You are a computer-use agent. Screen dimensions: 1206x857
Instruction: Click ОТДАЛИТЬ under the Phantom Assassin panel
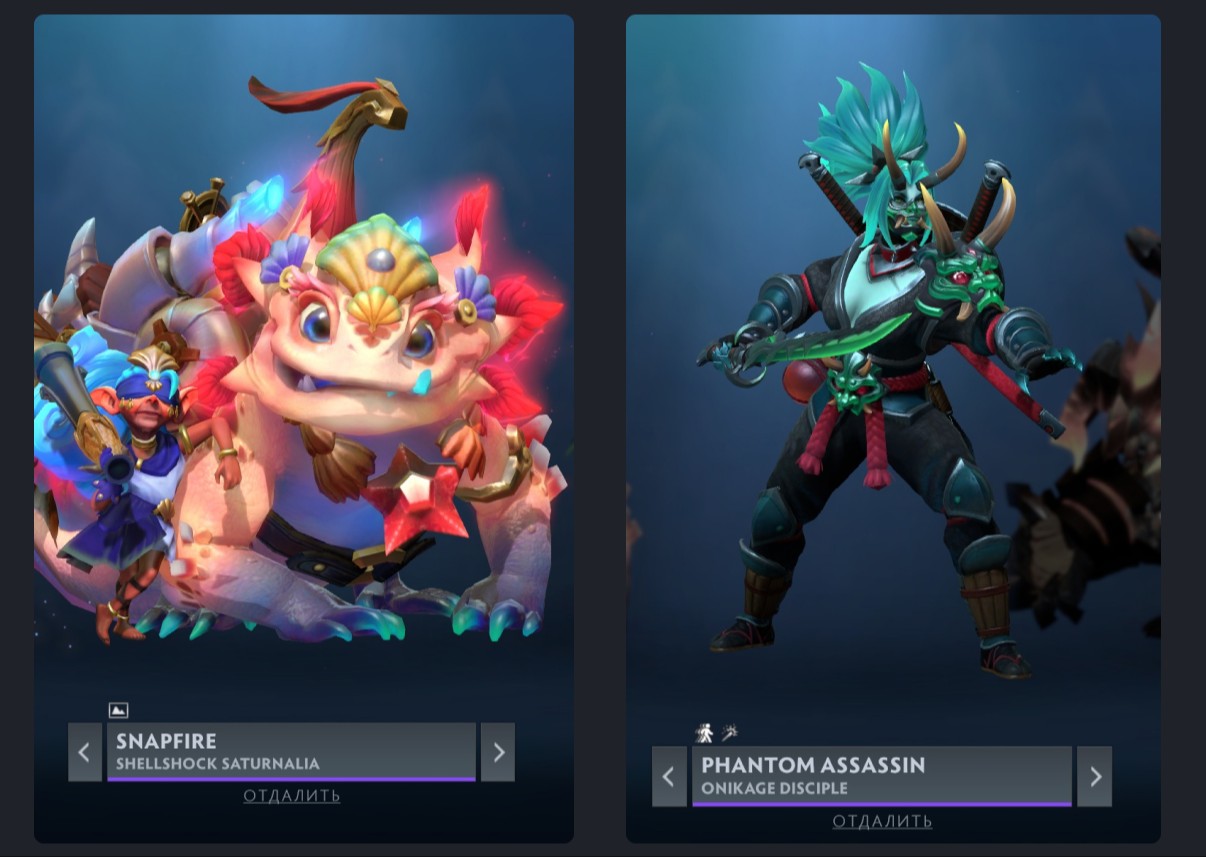click(x=882, y=821)
